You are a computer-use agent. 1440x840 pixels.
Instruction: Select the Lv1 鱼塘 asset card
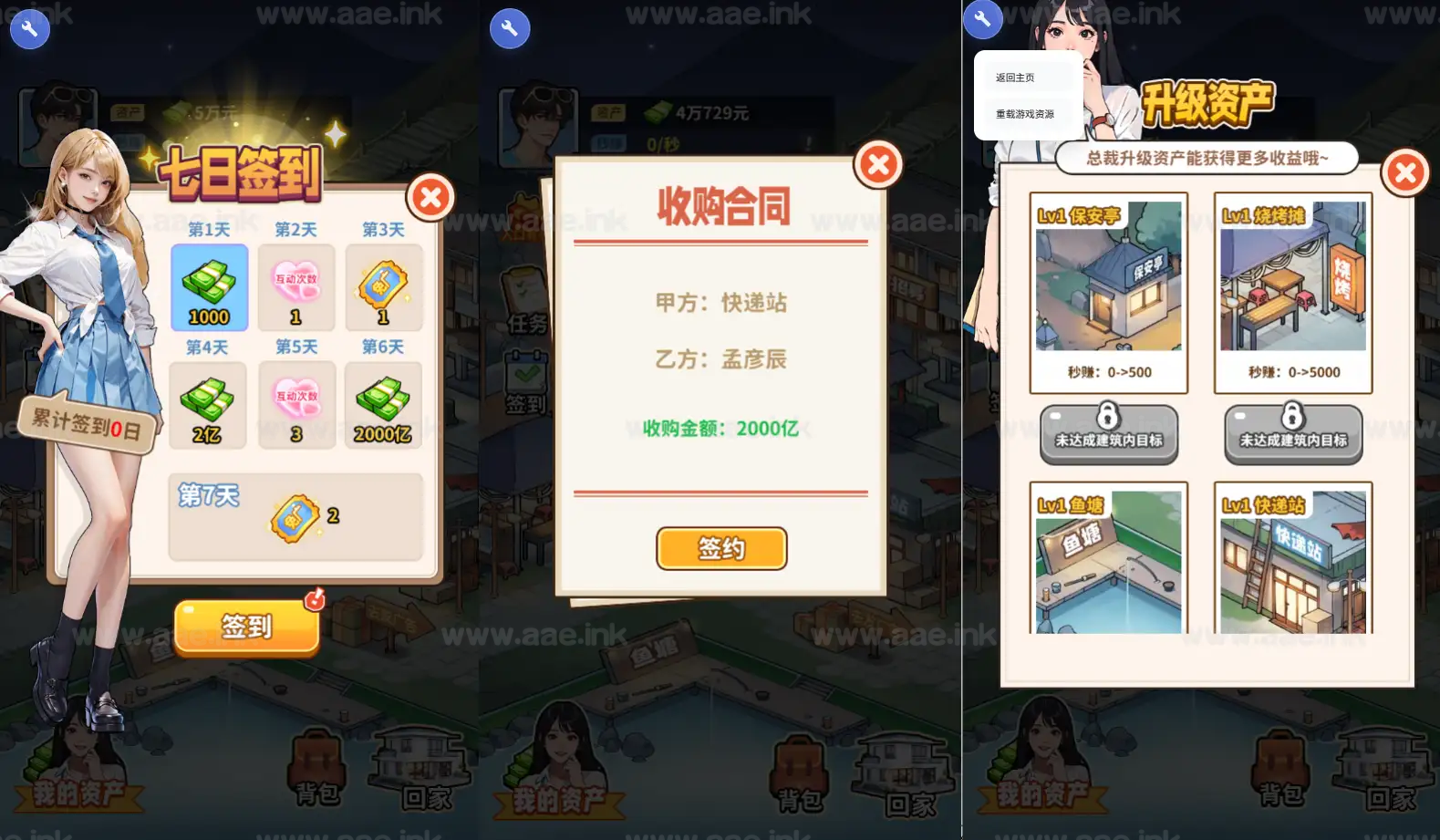1109,561
